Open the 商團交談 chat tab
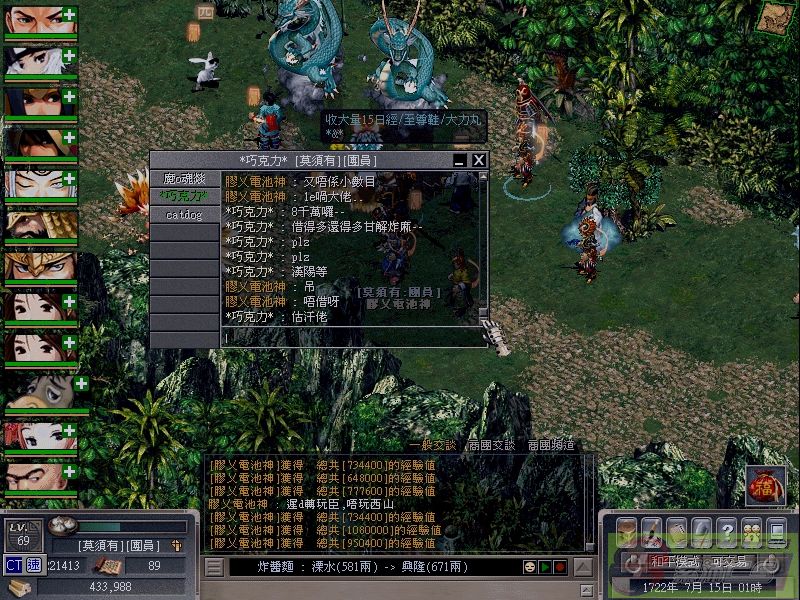 492,446
